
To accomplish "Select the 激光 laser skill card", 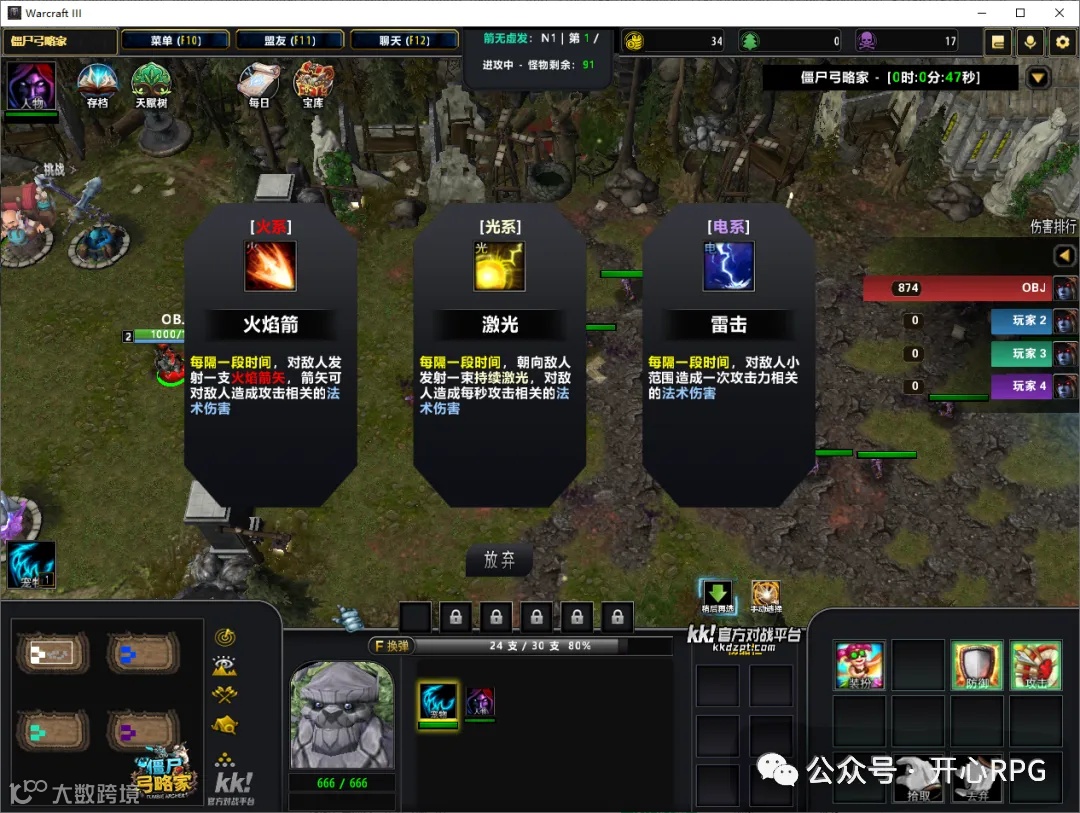I will [x=500, y=340].
